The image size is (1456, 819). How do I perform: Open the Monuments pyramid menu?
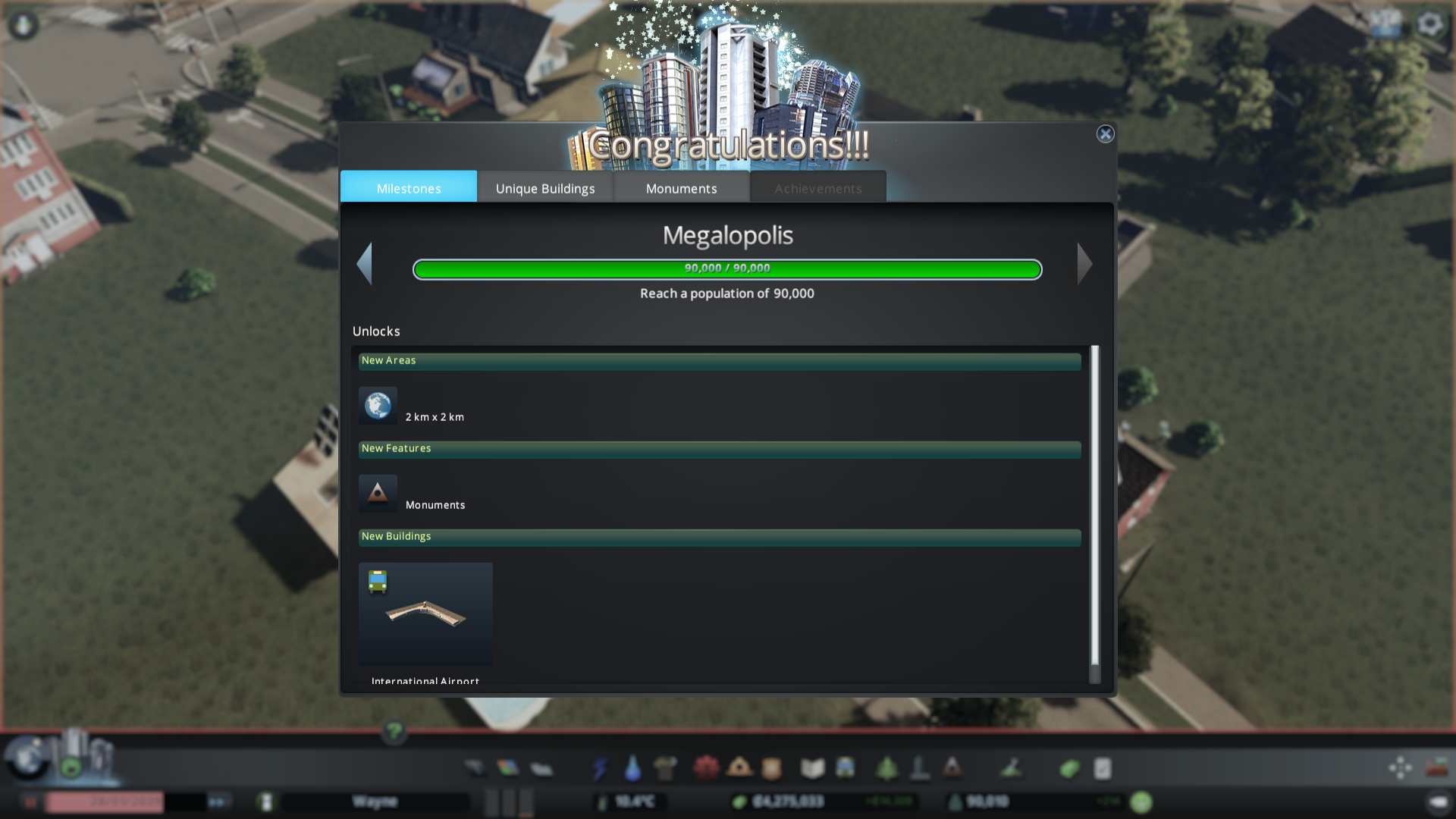(952, 767)
